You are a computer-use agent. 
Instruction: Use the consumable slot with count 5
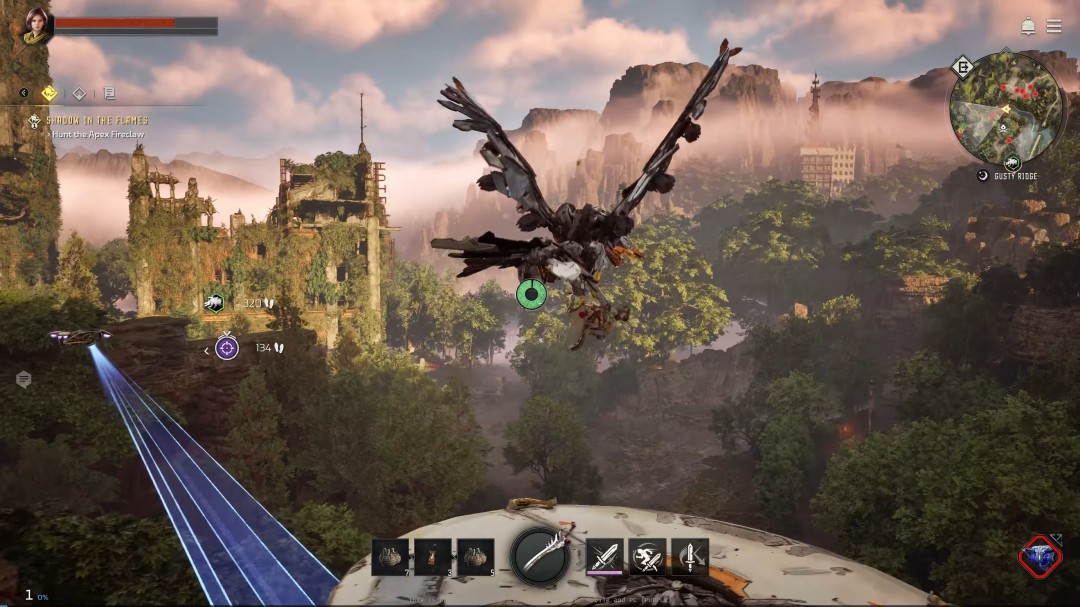(475, 557)
